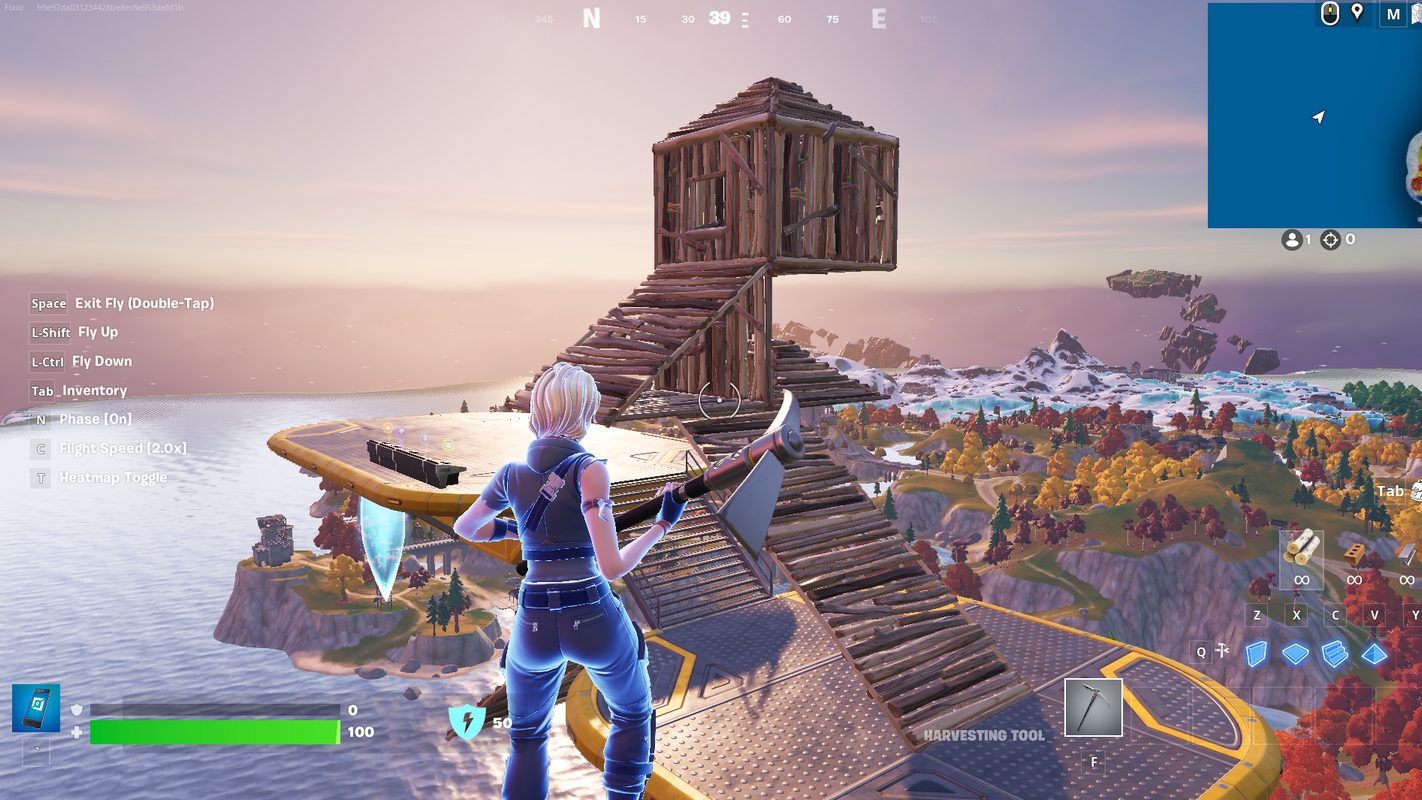
Task: Select the wall build piece icon
Action: pos(1256,652)
